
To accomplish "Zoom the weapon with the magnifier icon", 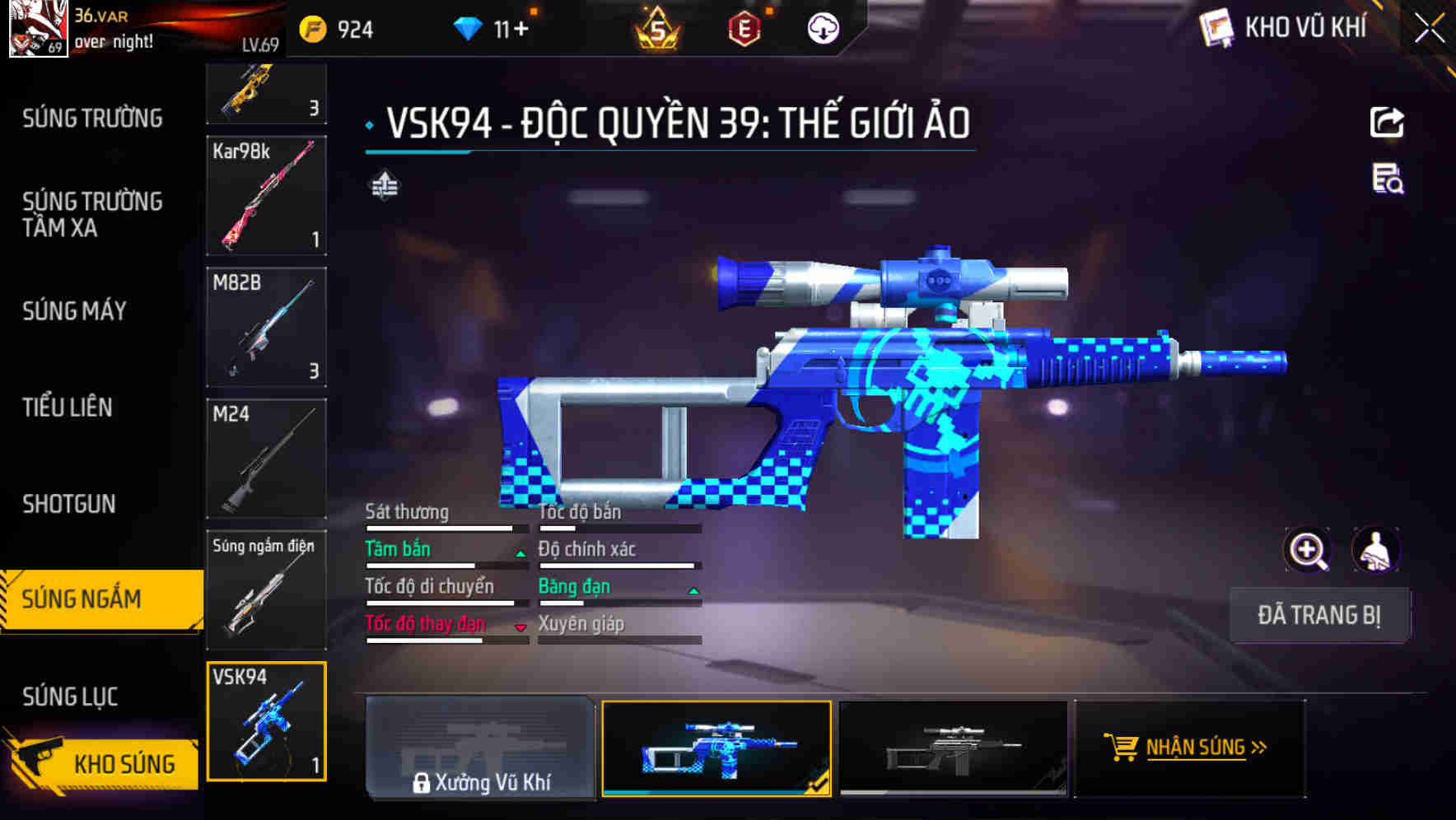I will click(x=1308, y=550).
